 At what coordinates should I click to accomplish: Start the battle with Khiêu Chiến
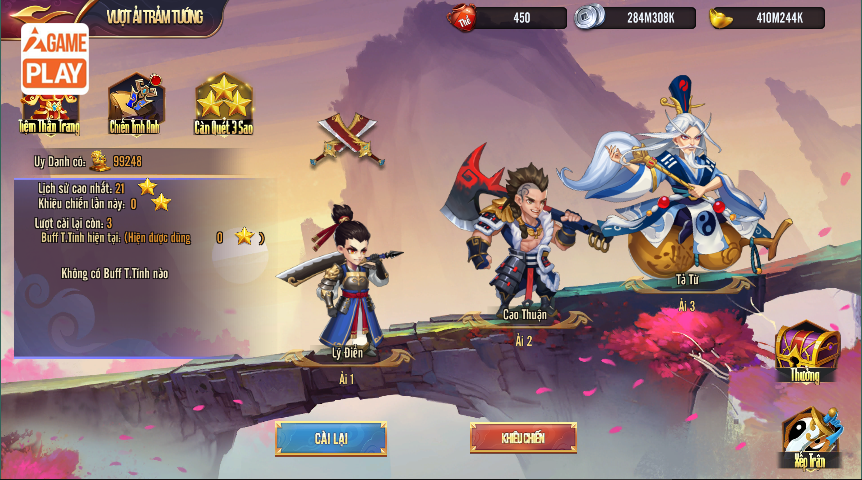pos(523,438)
